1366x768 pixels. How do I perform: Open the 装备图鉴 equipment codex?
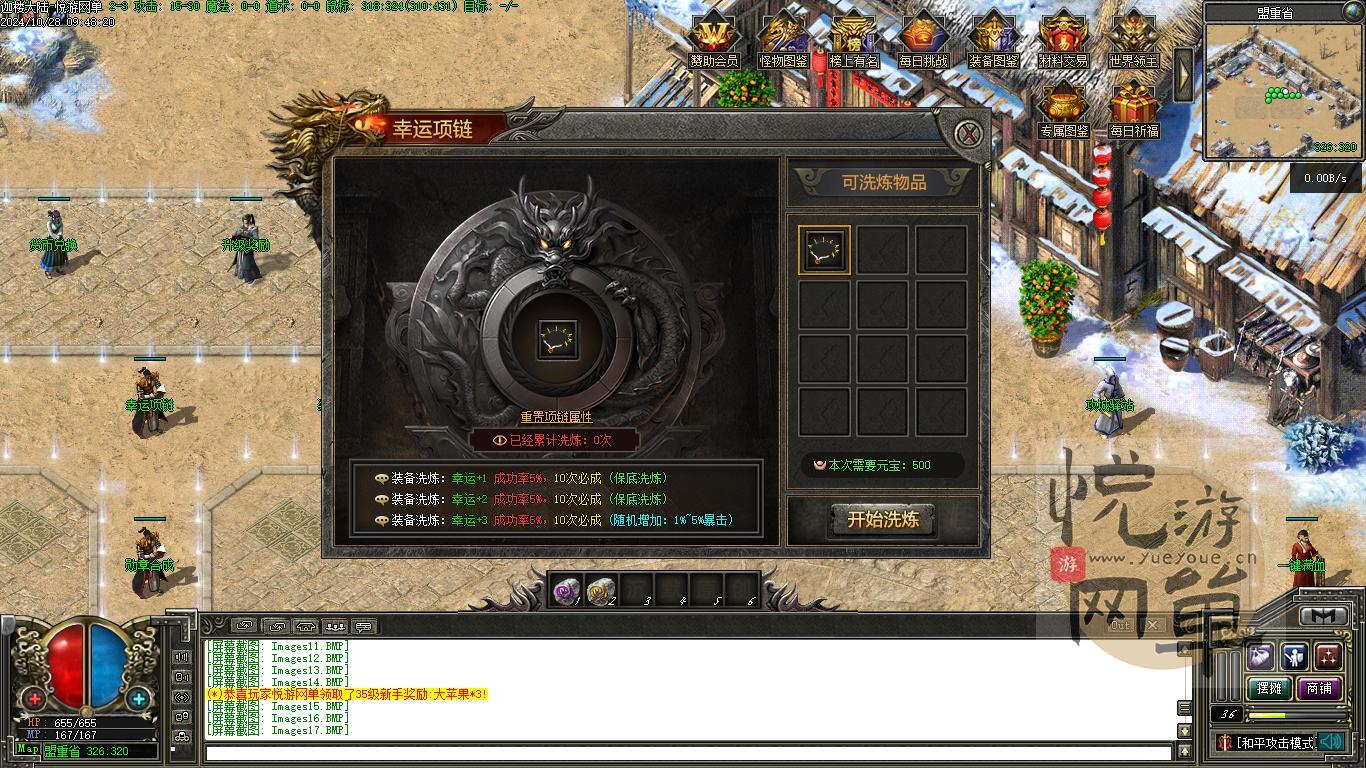pos(993,40)
